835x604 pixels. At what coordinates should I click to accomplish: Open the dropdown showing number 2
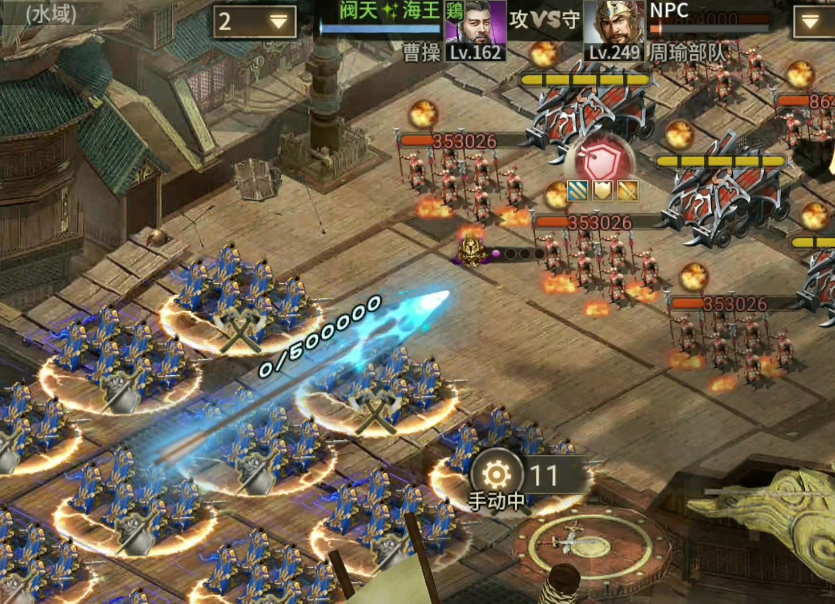click(254, 21)
